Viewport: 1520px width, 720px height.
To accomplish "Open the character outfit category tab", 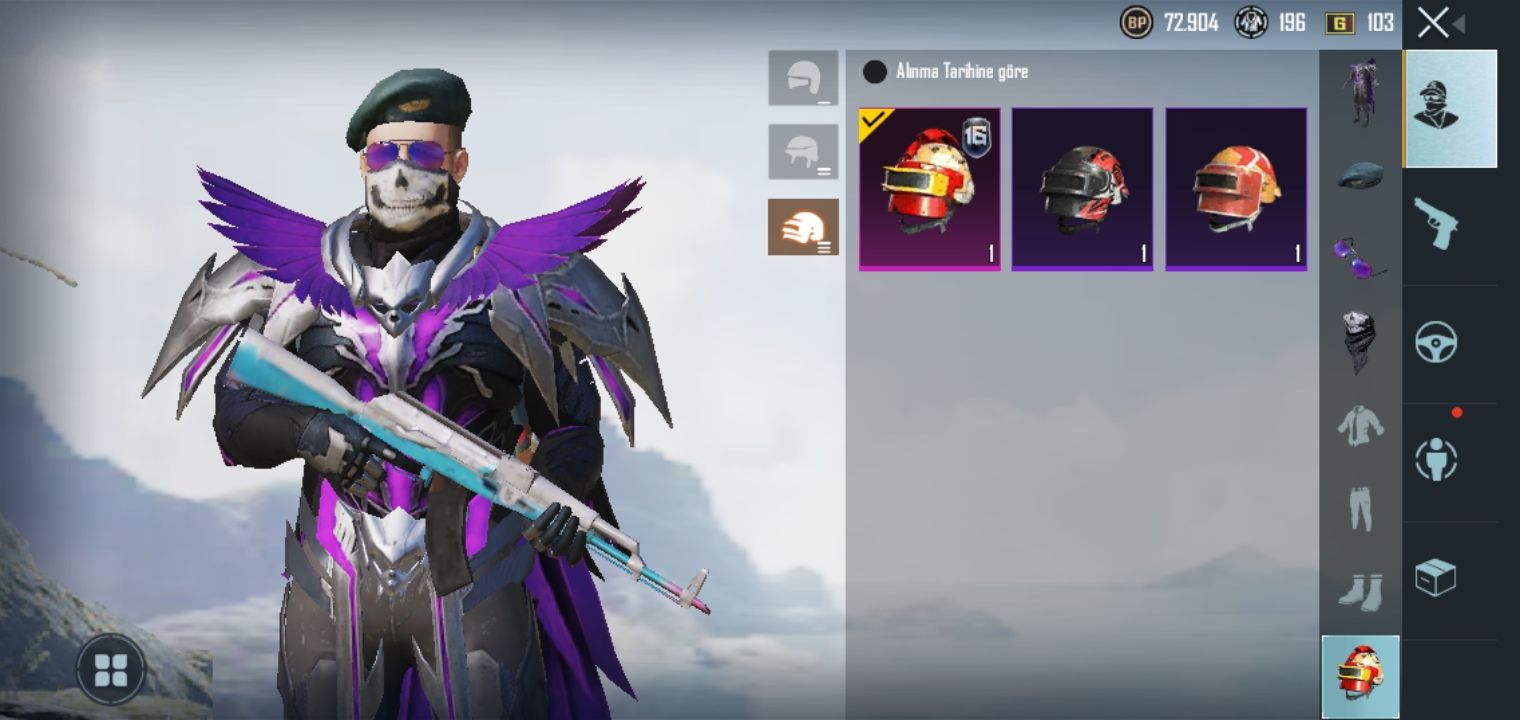I will 1449,108.
